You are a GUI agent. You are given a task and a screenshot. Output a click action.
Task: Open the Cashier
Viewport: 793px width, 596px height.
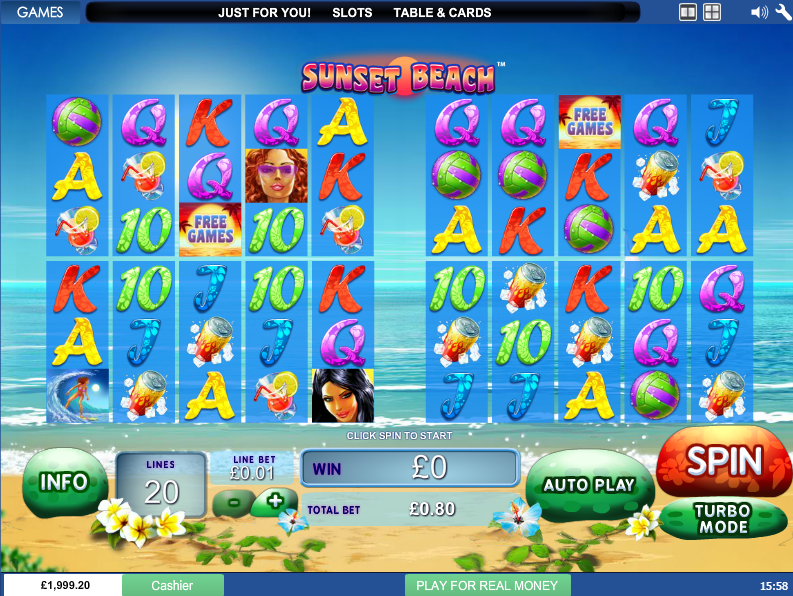[x=172, y=585]
